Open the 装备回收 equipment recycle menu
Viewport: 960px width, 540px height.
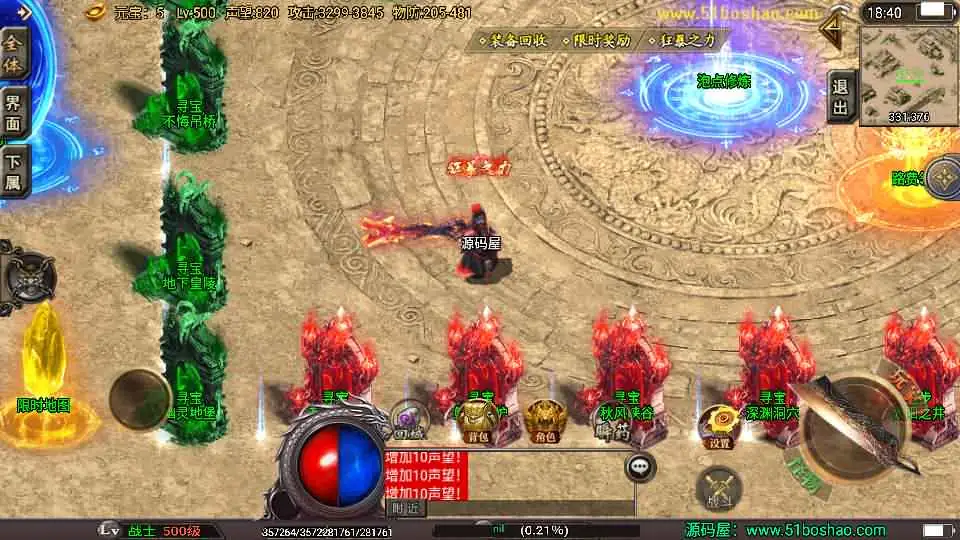(x=518, y=41)
